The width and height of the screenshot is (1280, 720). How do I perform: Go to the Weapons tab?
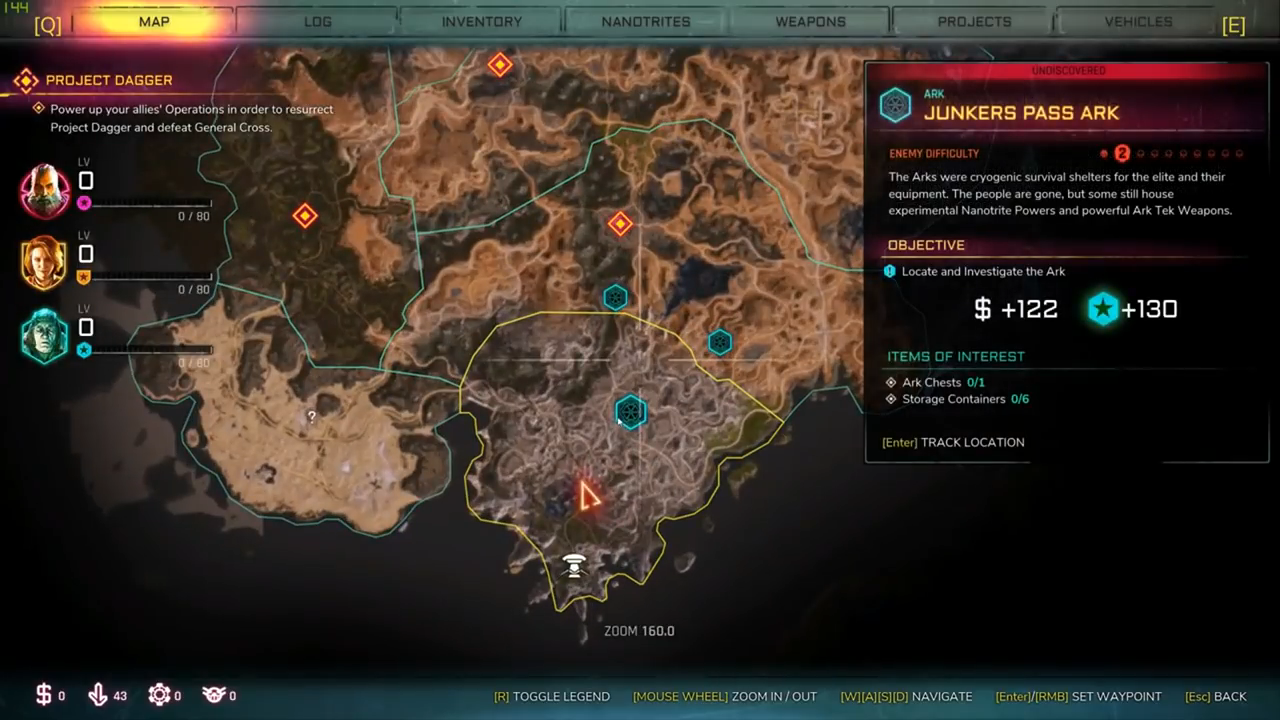(x=810, y=21)
